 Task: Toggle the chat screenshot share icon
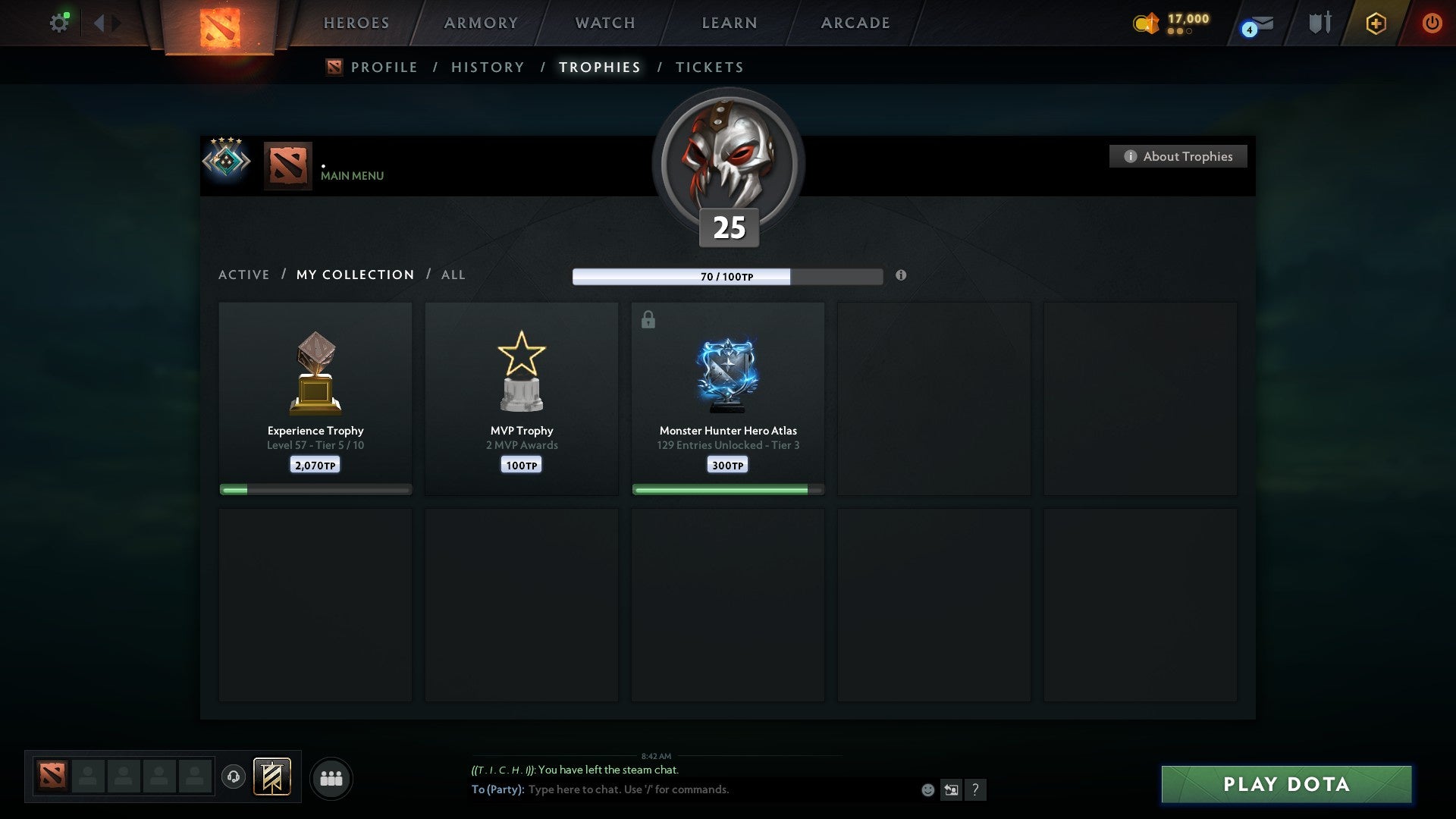click(x=951, y=789)
